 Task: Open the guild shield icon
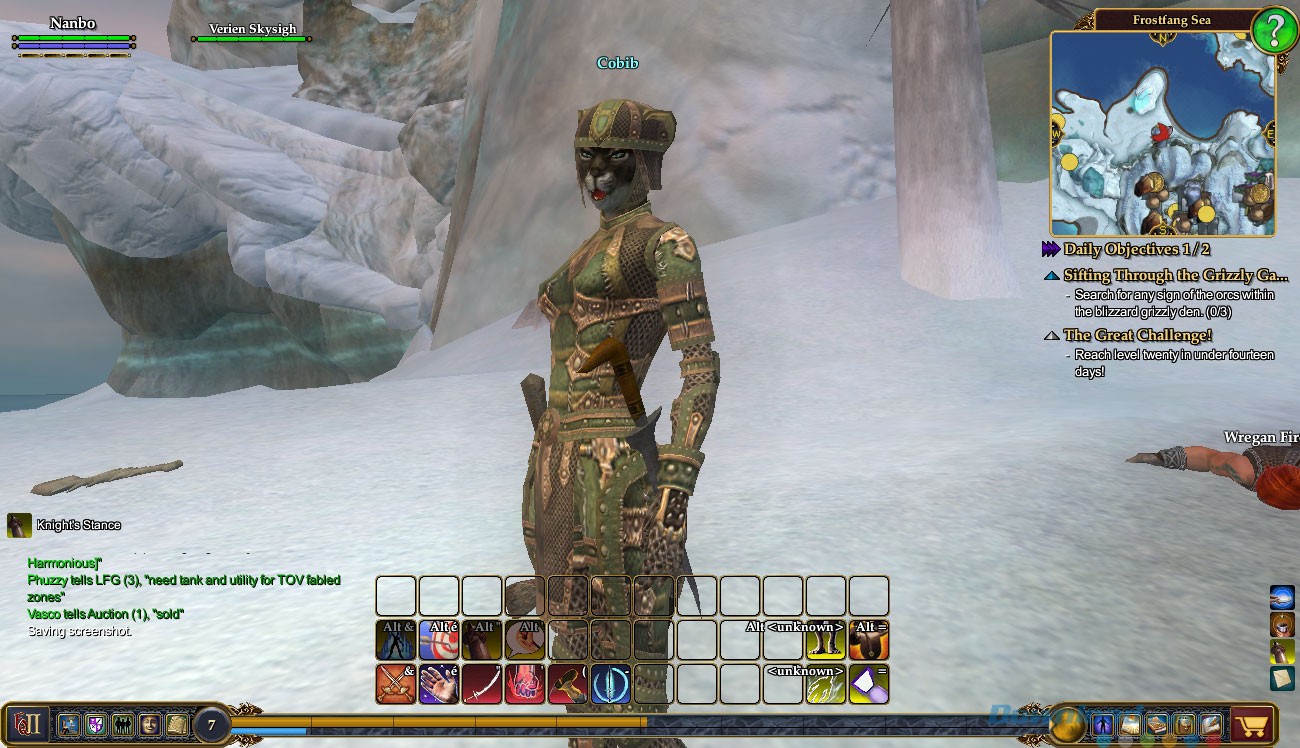tap(97, 724)
